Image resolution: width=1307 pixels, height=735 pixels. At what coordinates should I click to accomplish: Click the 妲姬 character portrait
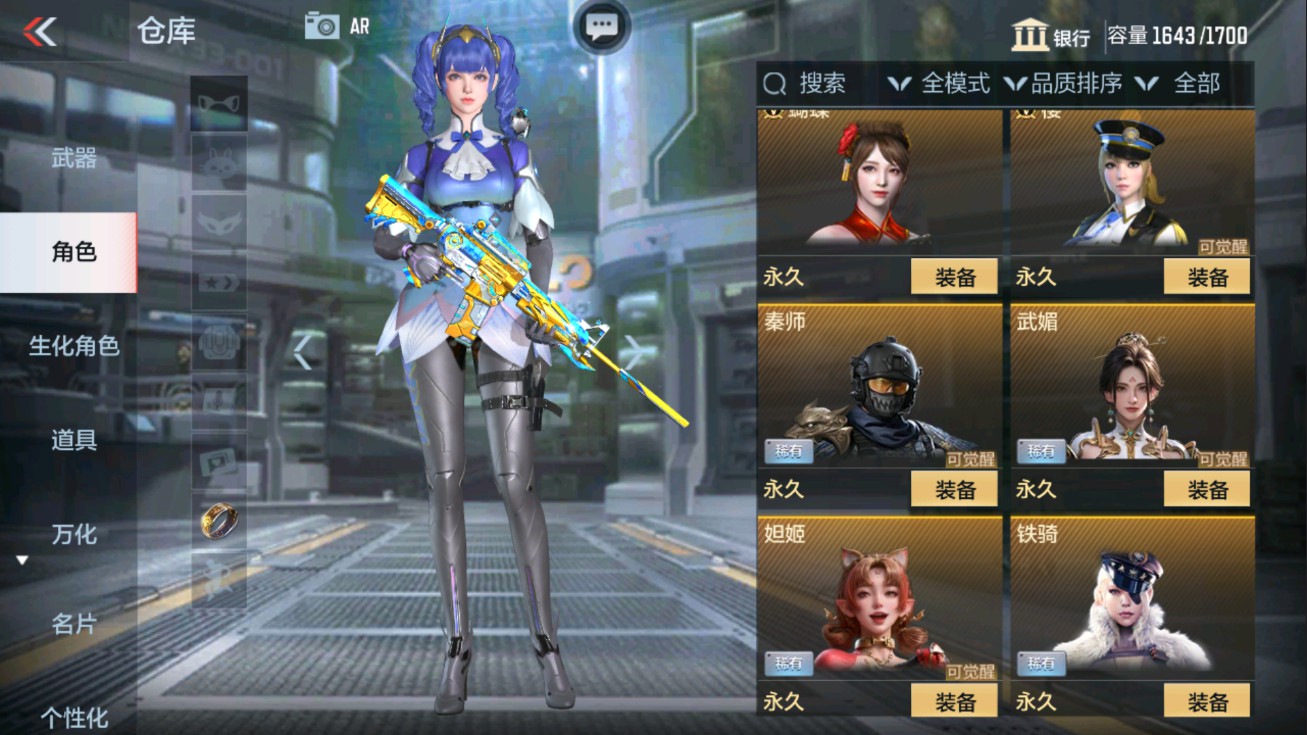(877, 598)
